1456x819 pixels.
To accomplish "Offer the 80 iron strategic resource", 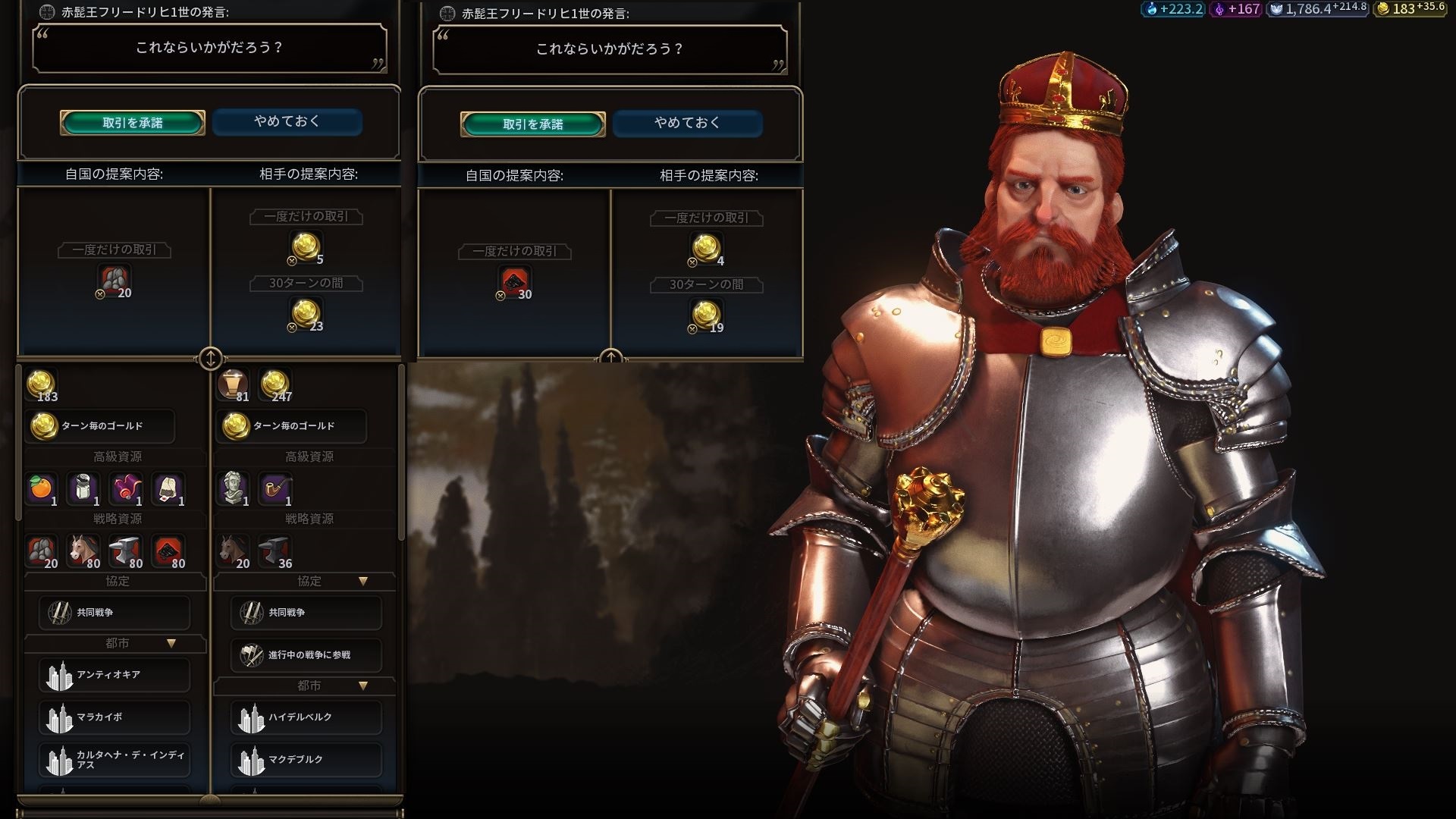I will coord(126,551).
